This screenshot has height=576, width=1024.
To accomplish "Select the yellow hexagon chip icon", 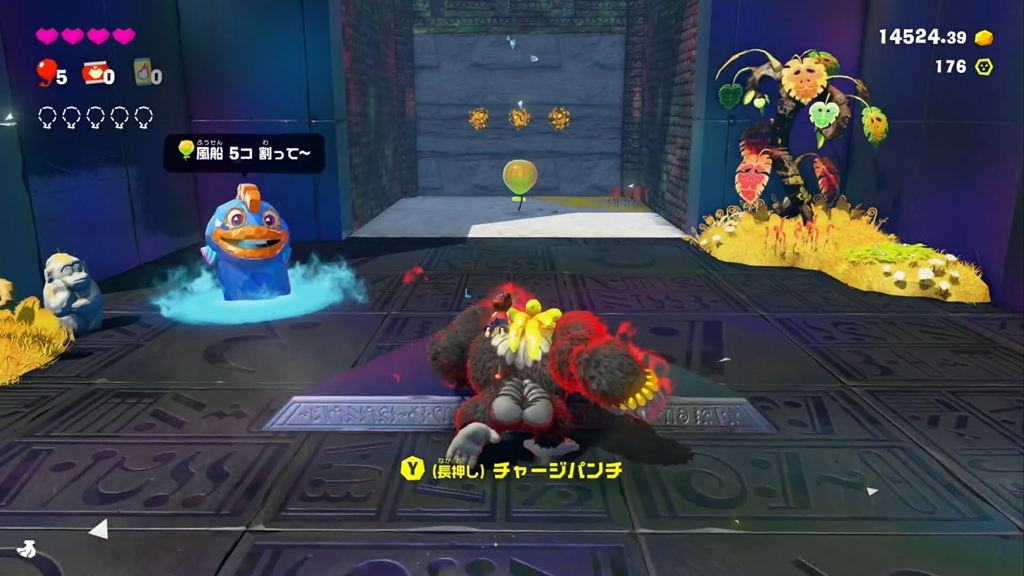I will [x=984, y=67].
